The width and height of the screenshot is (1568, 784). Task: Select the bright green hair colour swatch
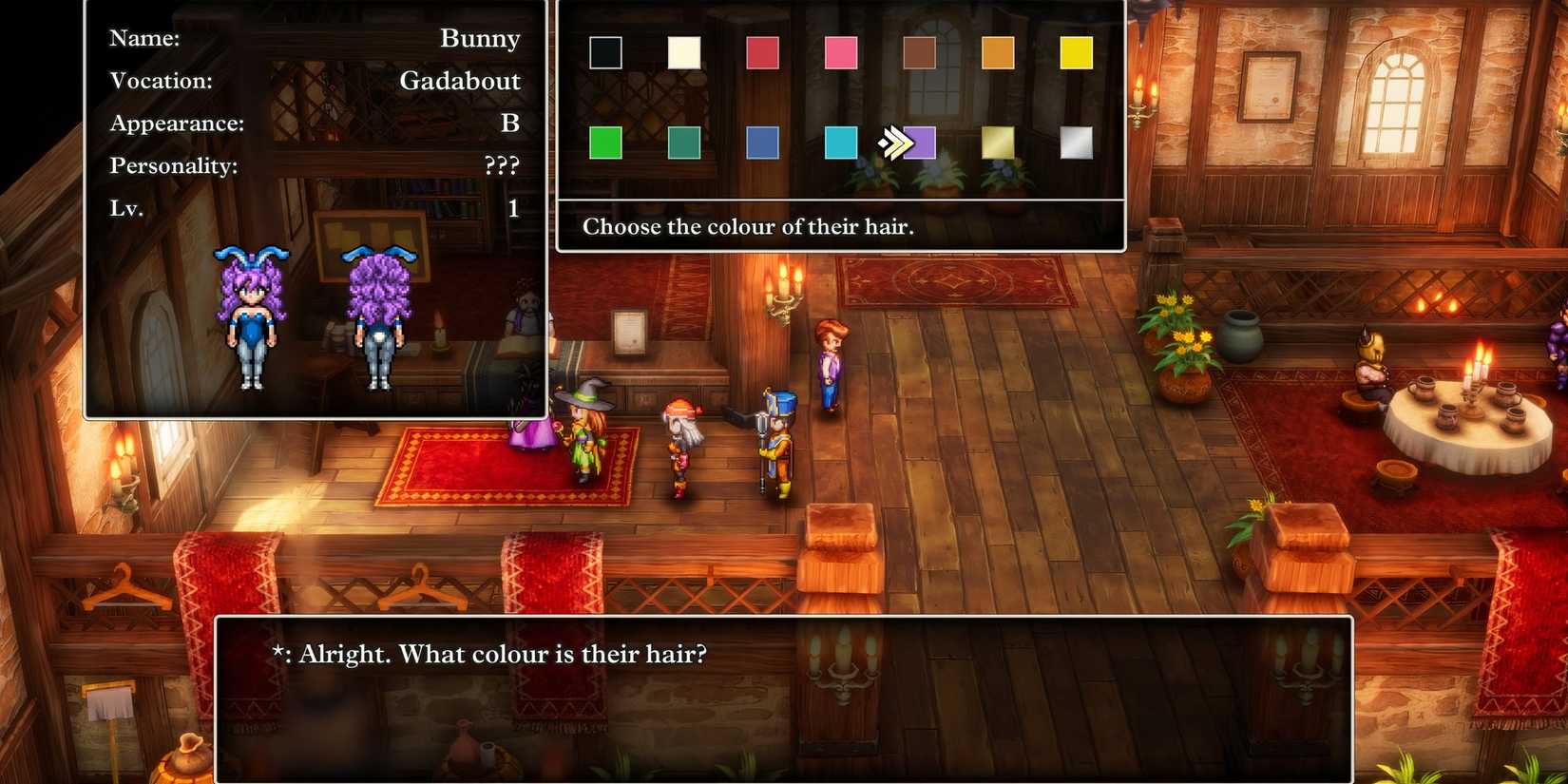tap(604, 143)
